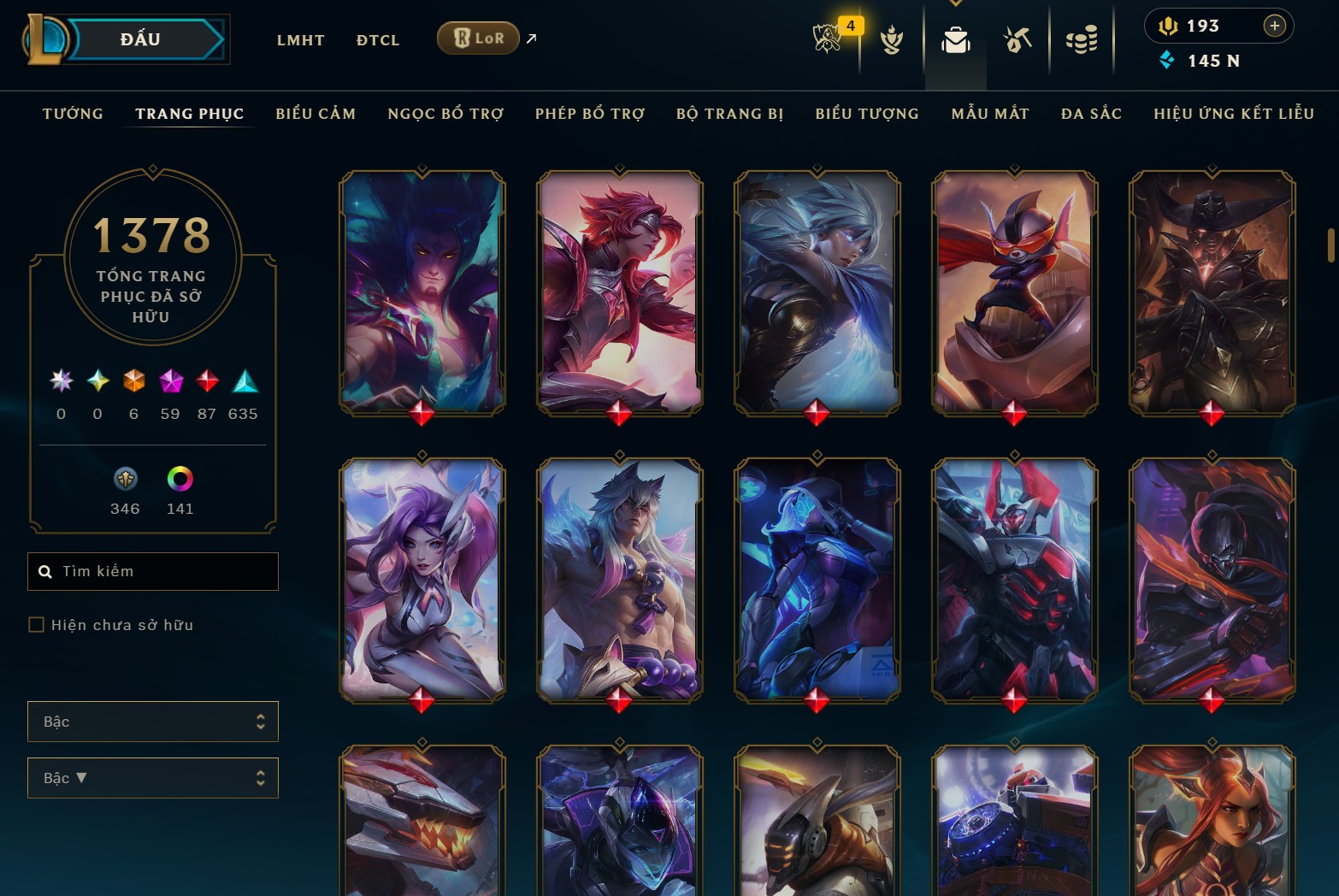Check the 'Hiện chưa sở hữu' box
The image size is (1339, 896).
[x=37, y=625]
